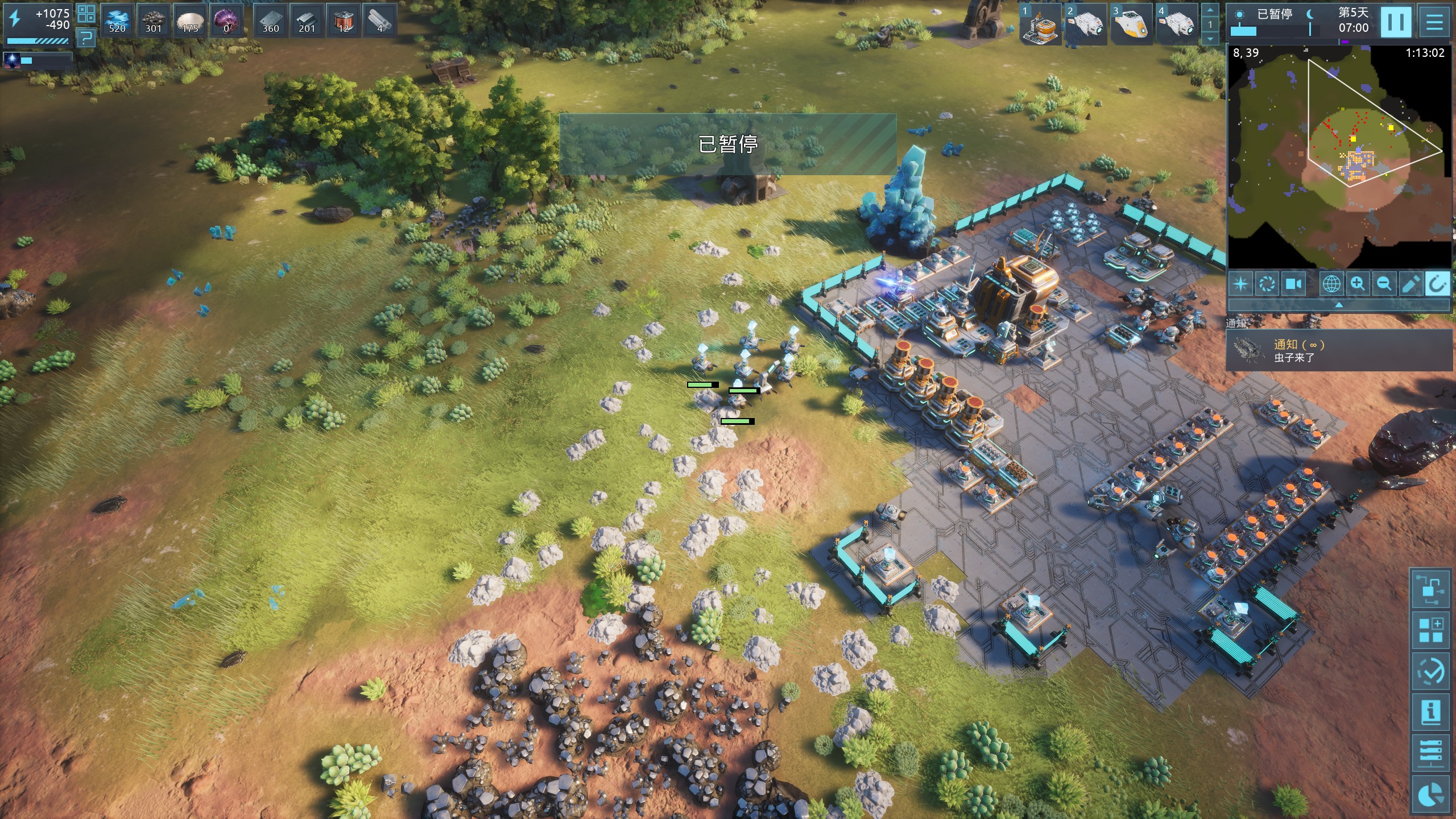Toggle the magnet button under the minimap
Viewport: 1456px width, 819px height.
[1437, 283]
